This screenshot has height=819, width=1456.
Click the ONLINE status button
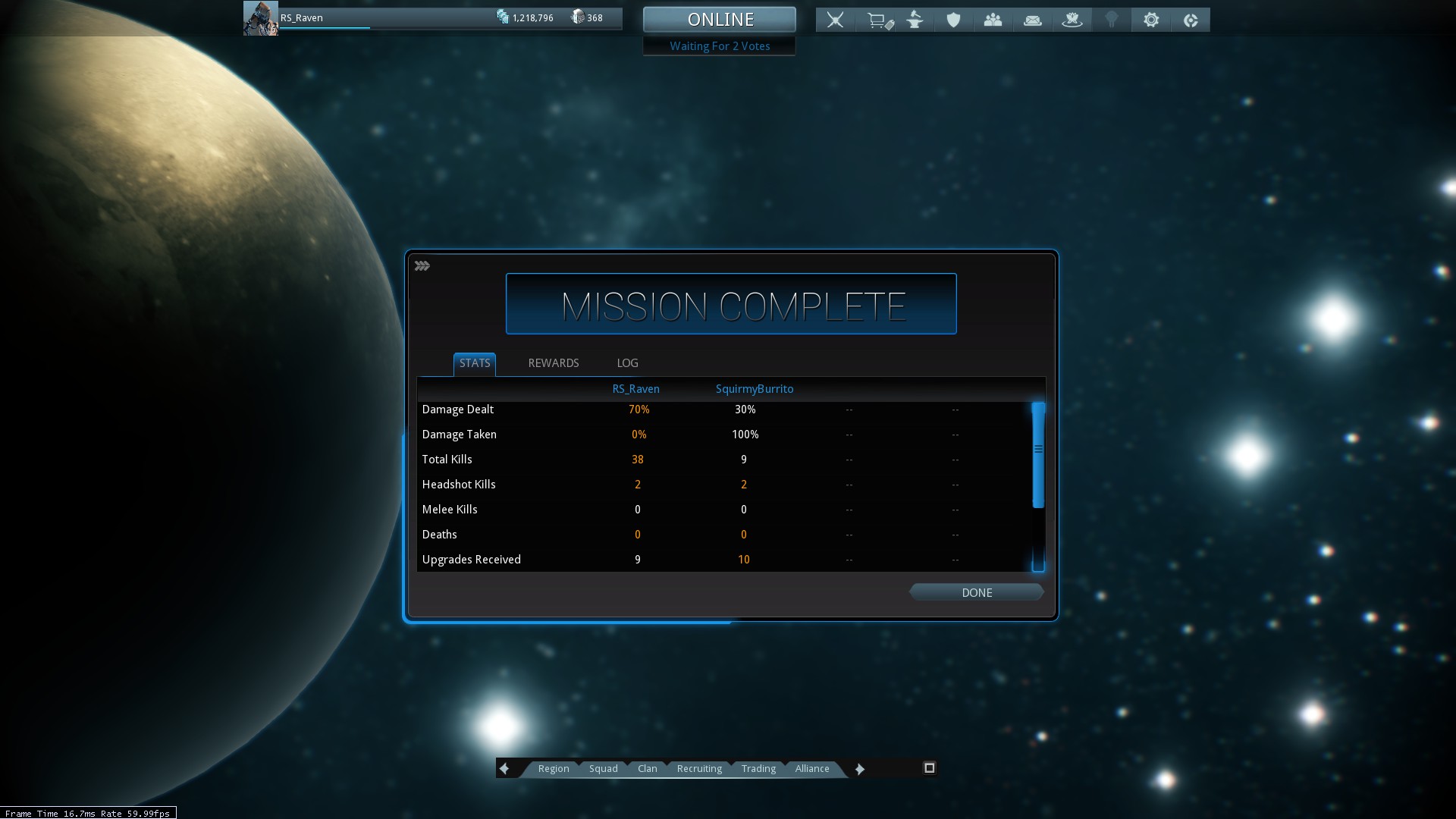[x=719, y=20]
